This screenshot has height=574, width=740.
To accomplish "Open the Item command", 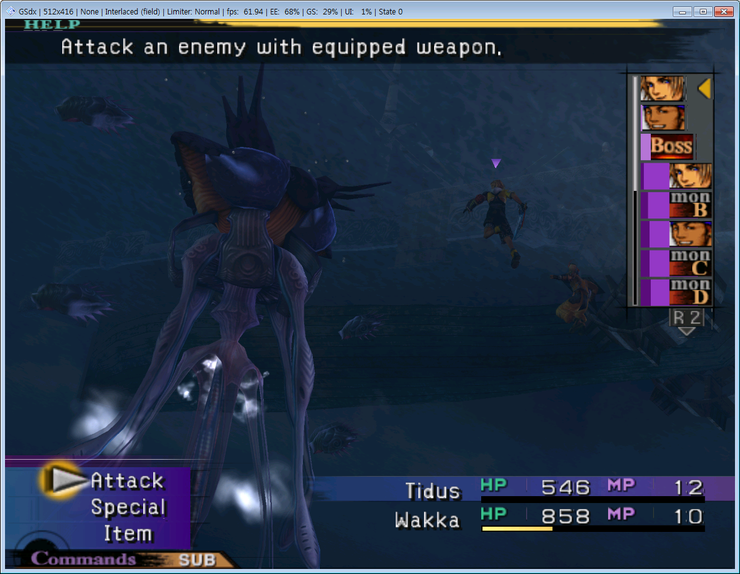I will pos(128,533).
